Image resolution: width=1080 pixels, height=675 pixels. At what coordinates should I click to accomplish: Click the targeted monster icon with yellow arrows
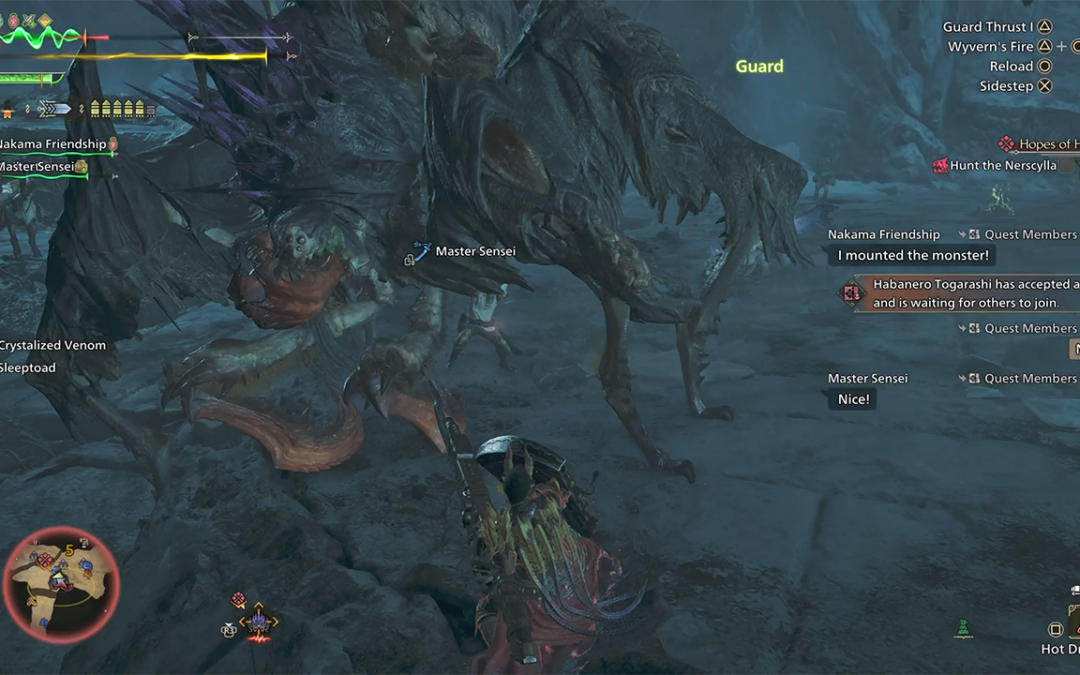tap(258, 622)
